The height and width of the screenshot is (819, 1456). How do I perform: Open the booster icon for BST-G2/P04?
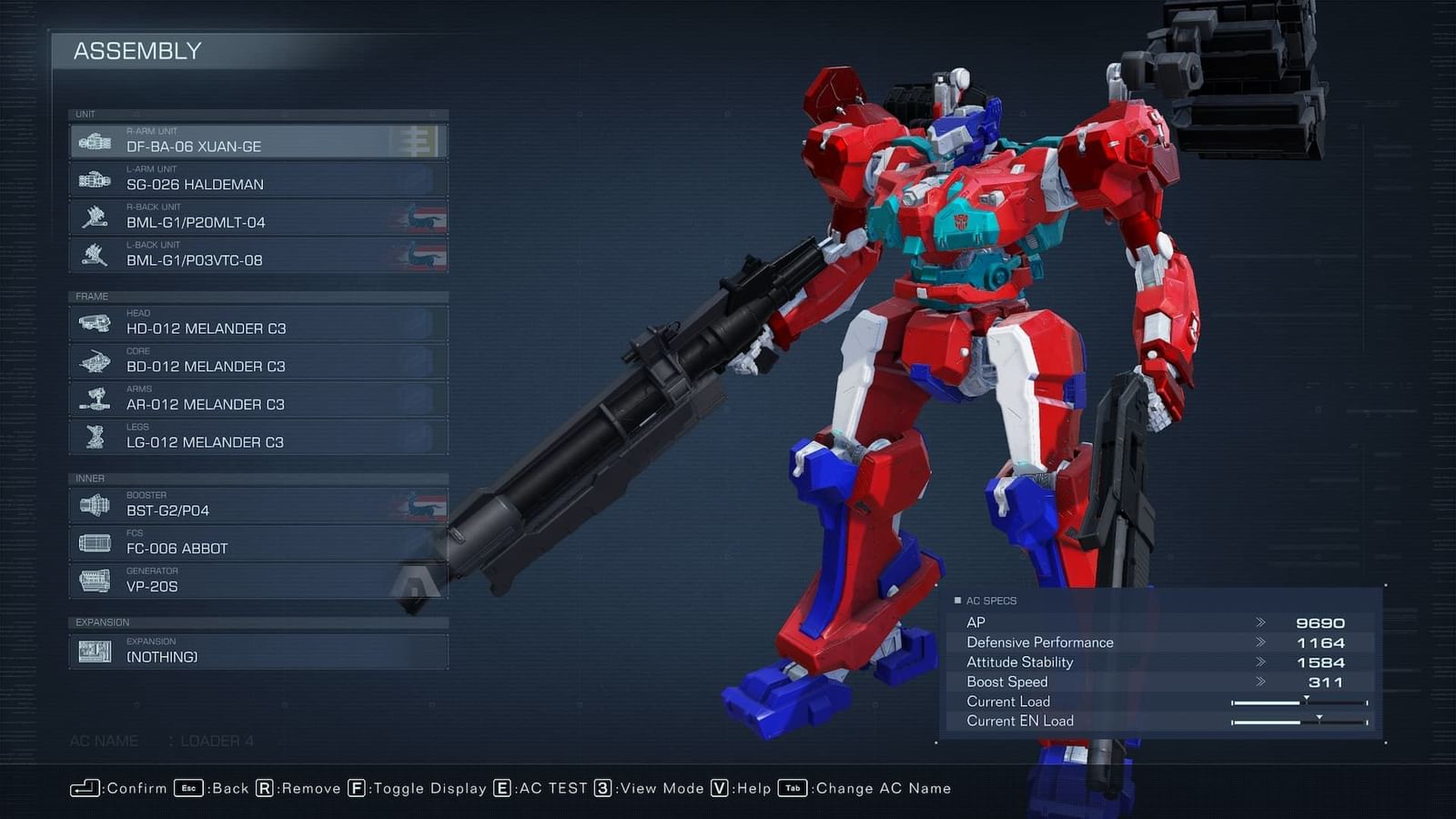(x=95, y=504)
